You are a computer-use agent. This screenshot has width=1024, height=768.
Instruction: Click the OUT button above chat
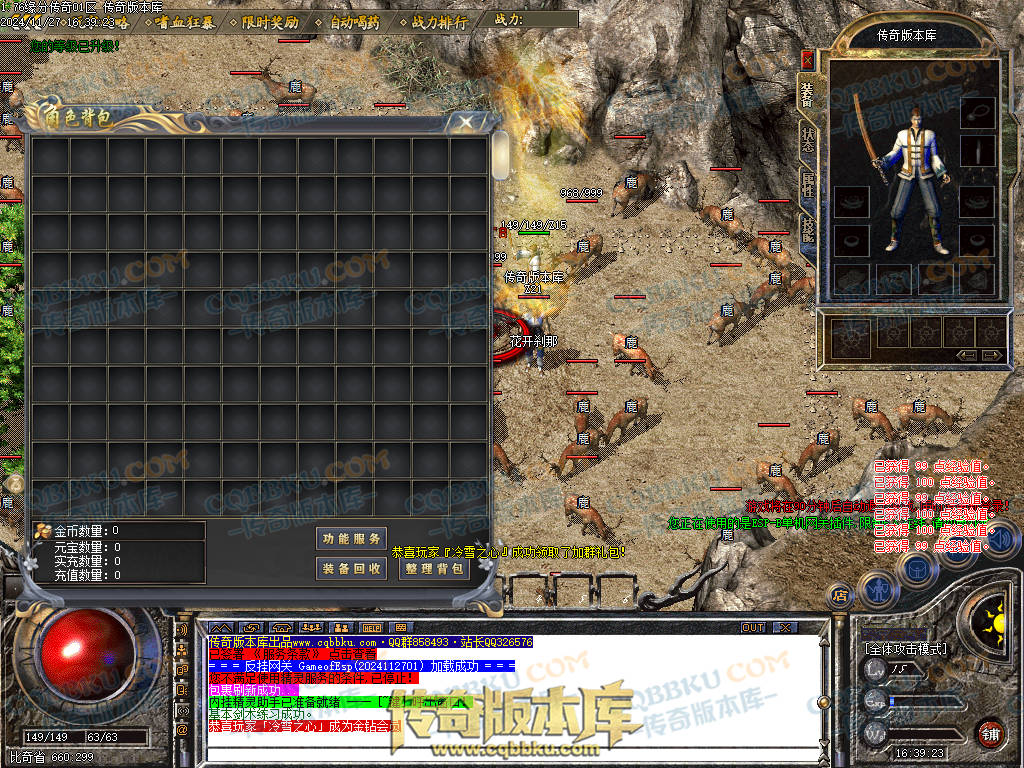coord(753,627)
